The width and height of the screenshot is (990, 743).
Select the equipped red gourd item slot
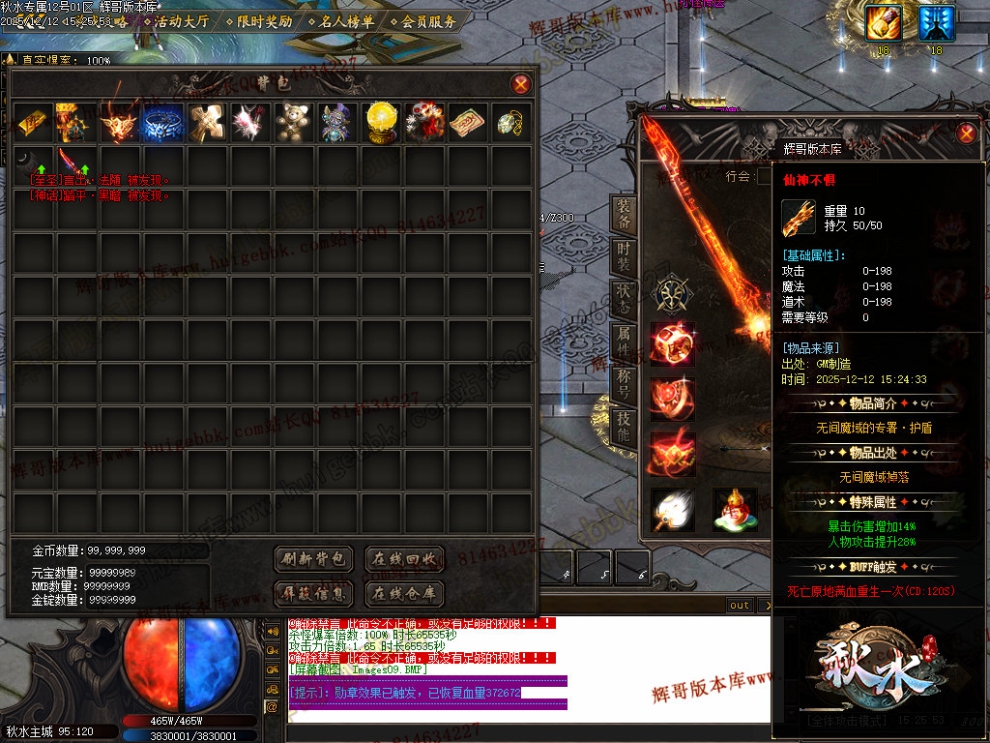click(734, 509)
